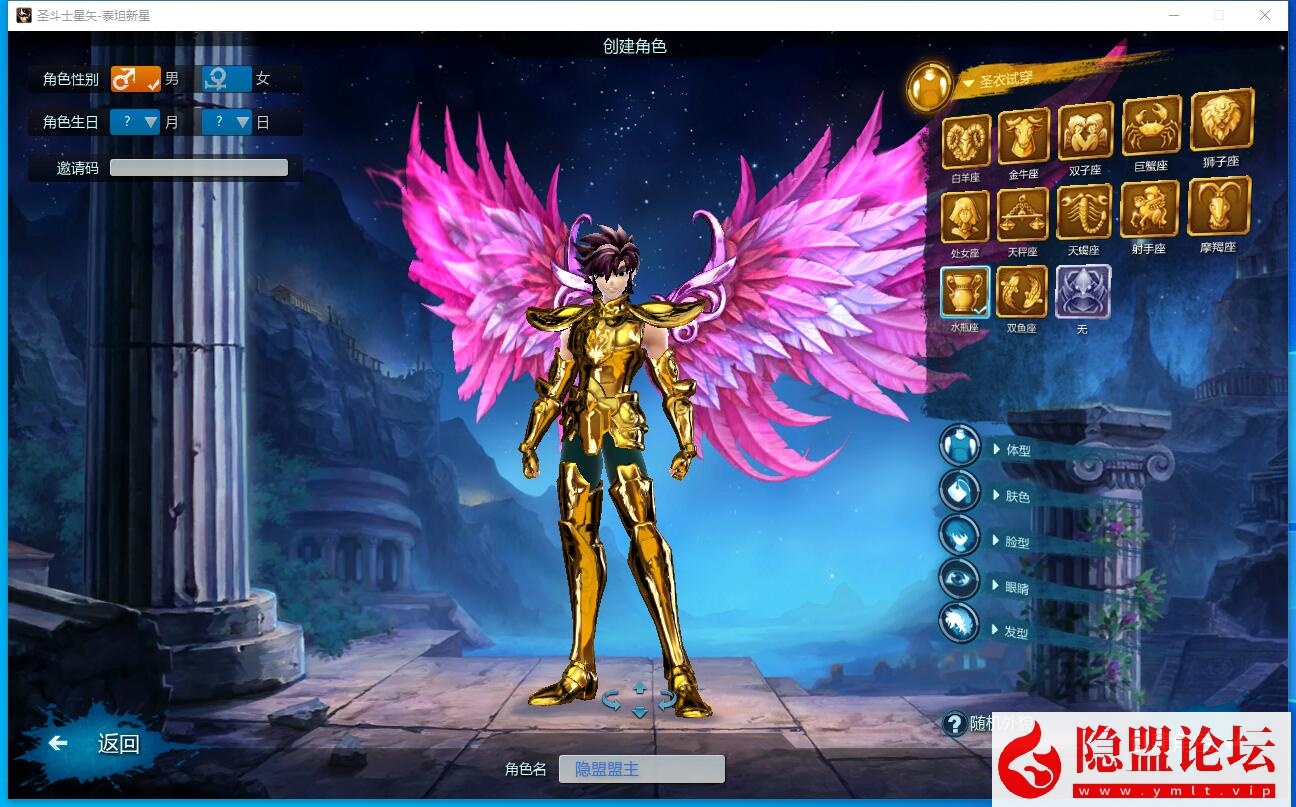Select the 金牛座 (Taurus) cloth icon

pos(1022,135)
